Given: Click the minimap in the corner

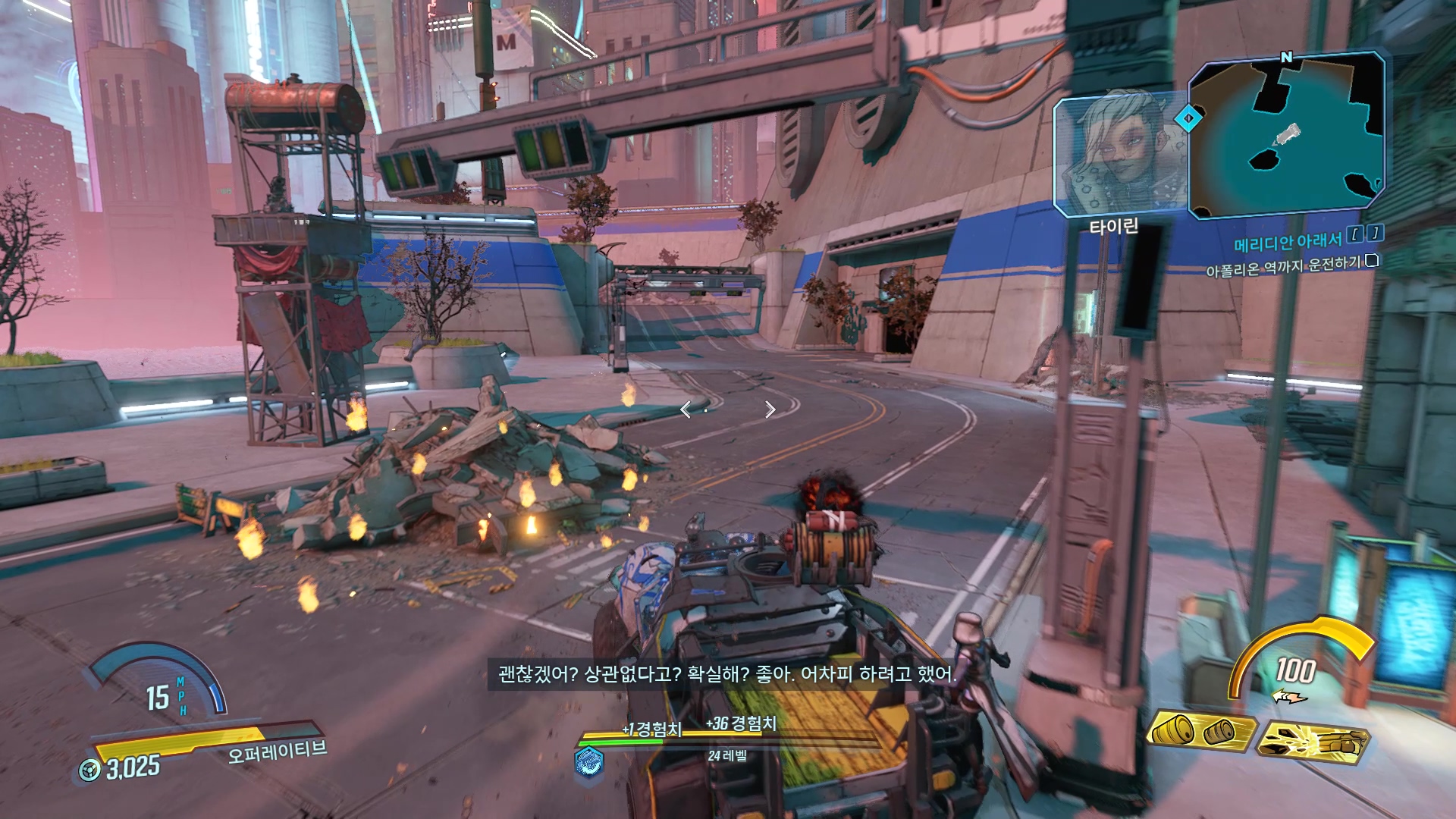Looking at the screenshot, I should [x=1286, y=134].
